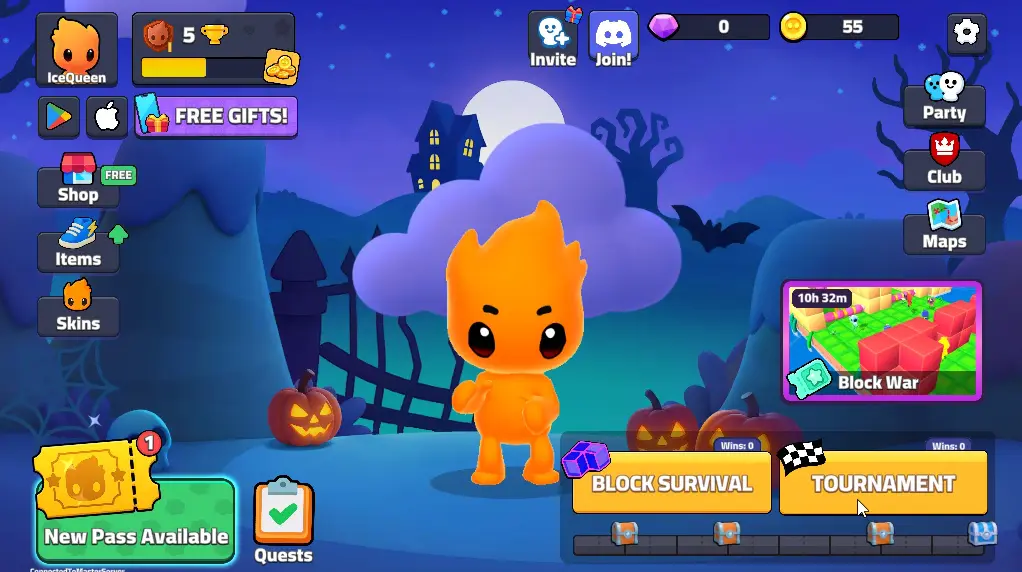This screenshot has width=1022, height=572.
Task: Open the gear settings menu
Action: tap(966, 33)
